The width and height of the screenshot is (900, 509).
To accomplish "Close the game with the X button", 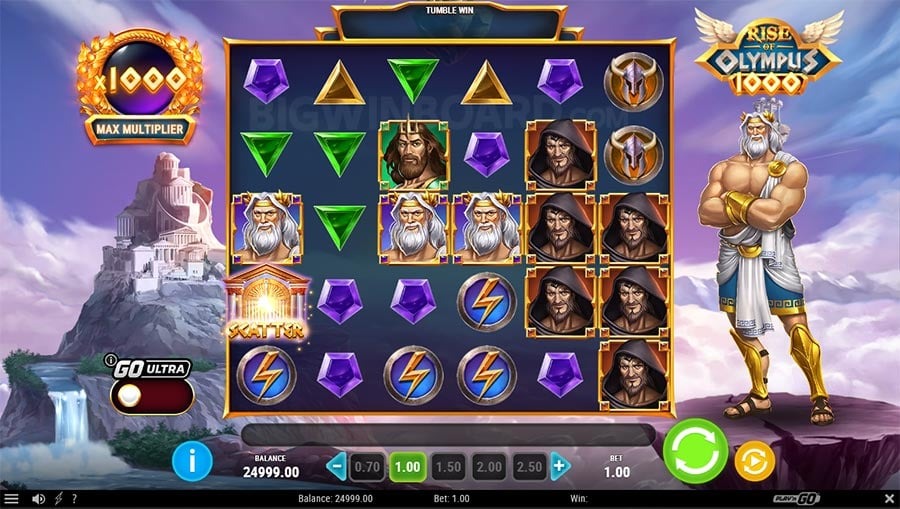I will pyautogui.click(x=889, y=498).
